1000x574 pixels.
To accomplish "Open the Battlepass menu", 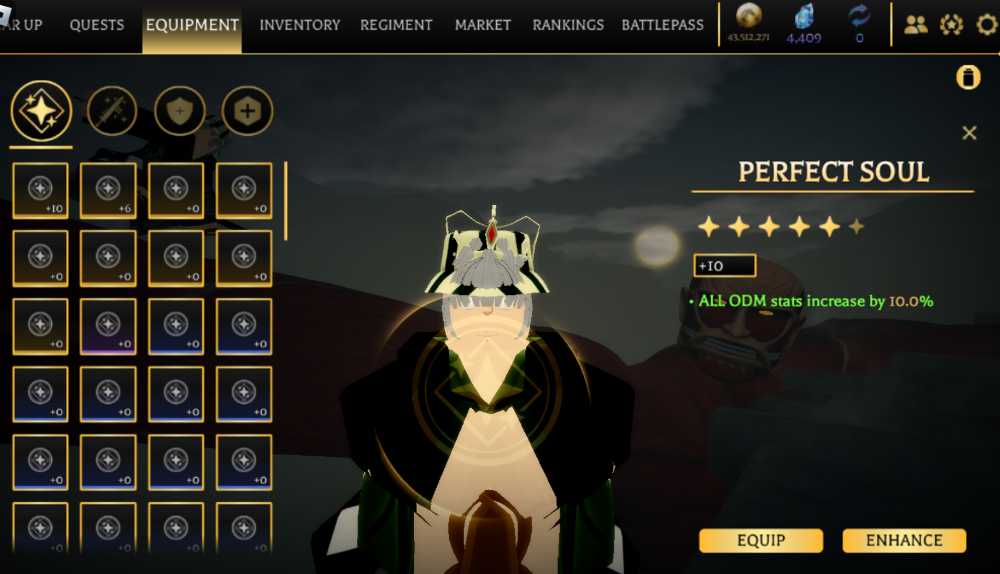I will 663,25.
